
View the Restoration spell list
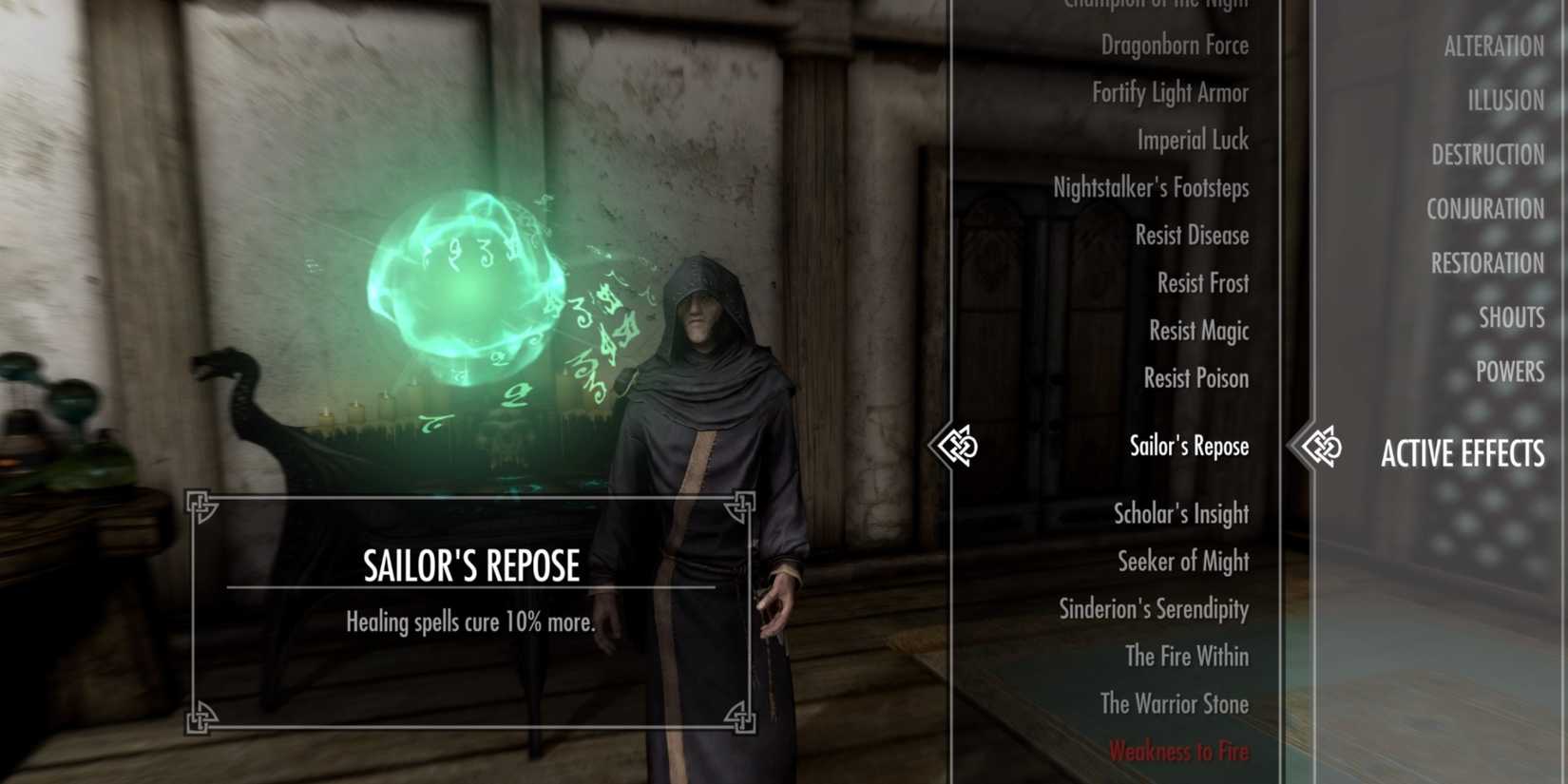[1487, 263]
